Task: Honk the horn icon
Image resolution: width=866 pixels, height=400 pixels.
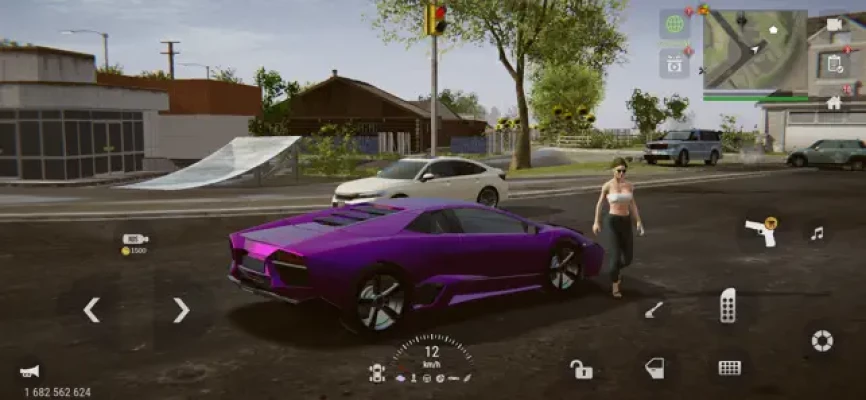Action: (30, 371)
